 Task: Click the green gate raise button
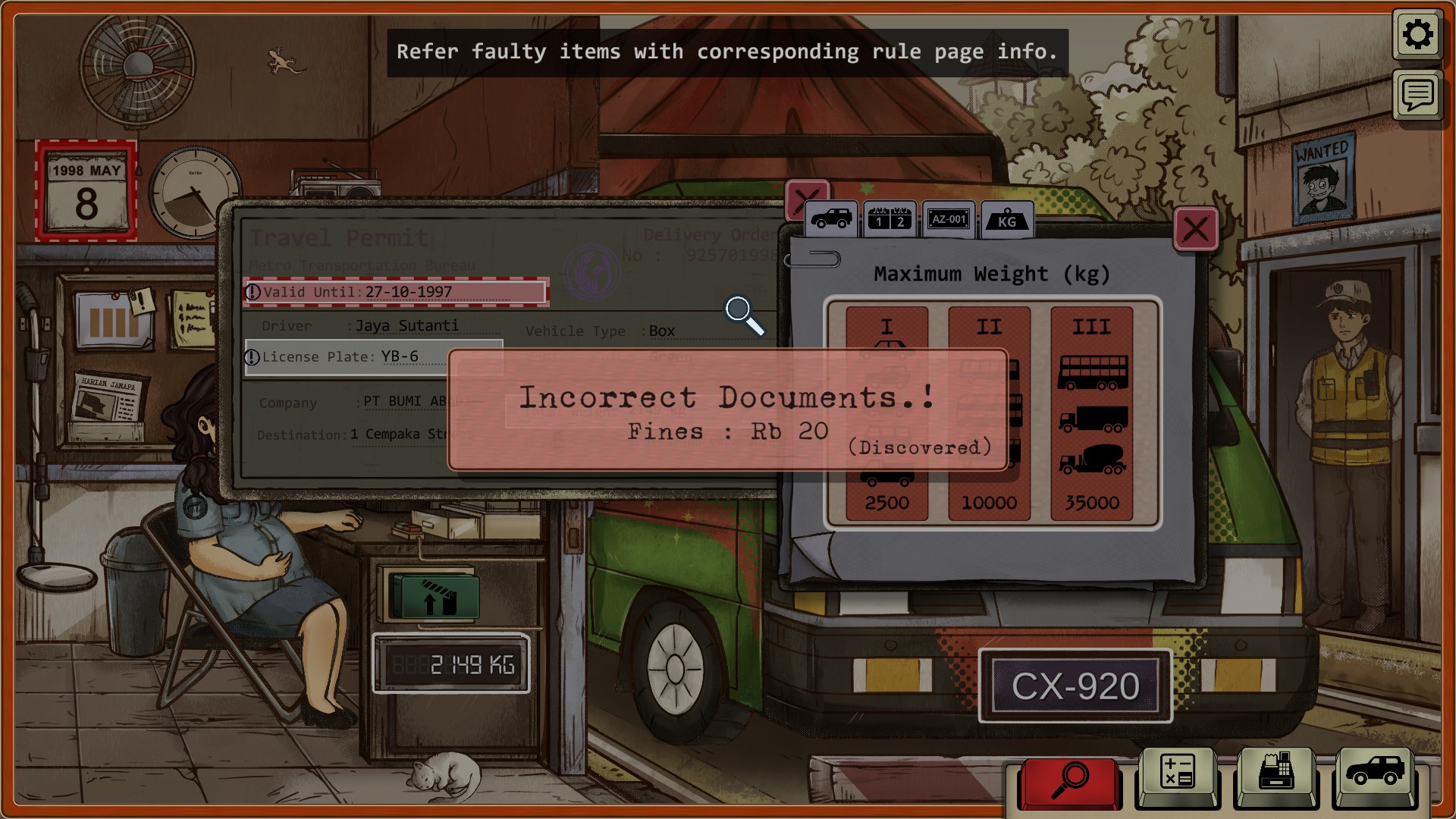(x=434, y=598)
